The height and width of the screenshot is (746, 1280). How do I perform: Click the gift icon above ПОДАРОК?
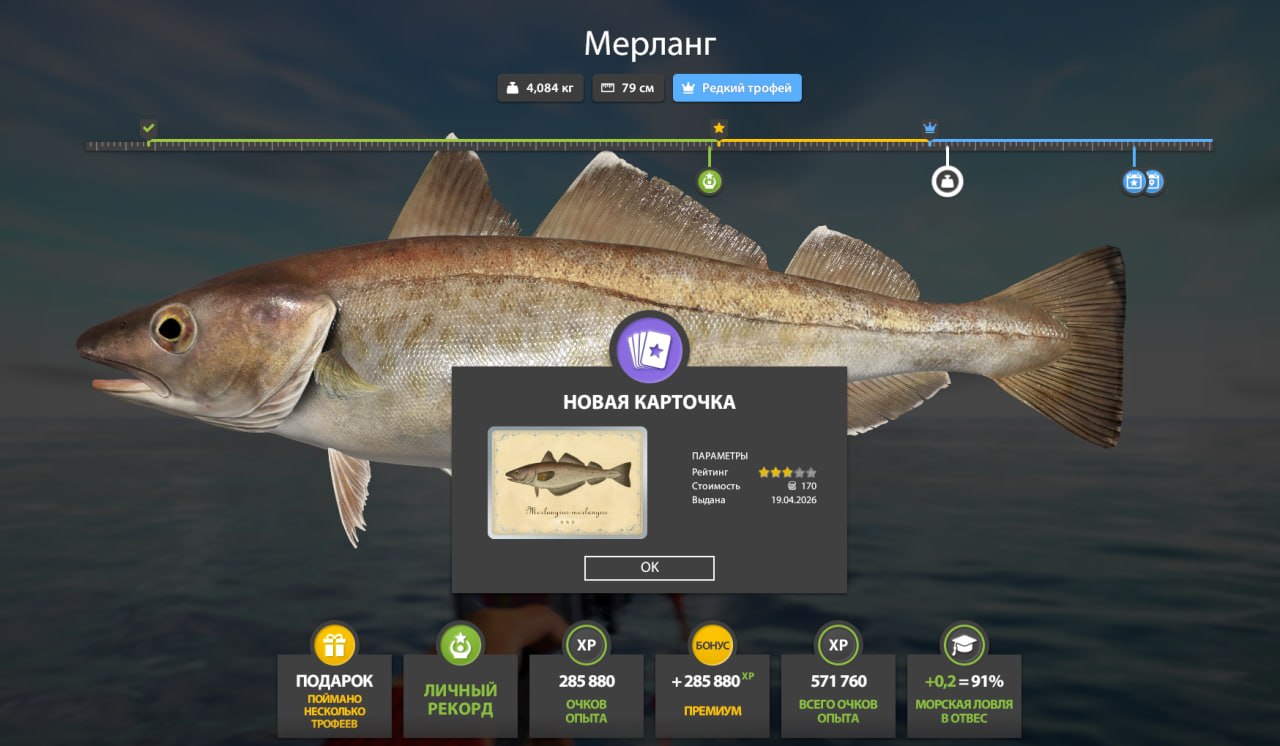coord(336,645)
